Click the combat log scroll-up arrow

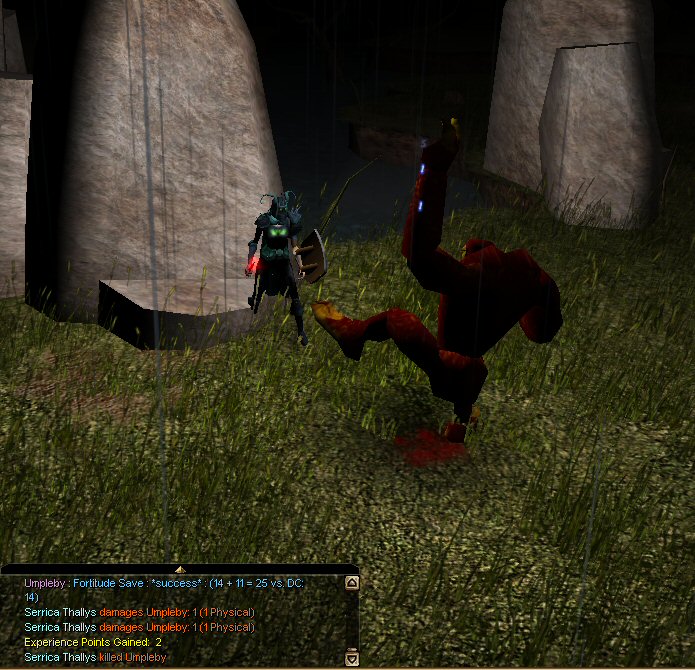point(351,582)
